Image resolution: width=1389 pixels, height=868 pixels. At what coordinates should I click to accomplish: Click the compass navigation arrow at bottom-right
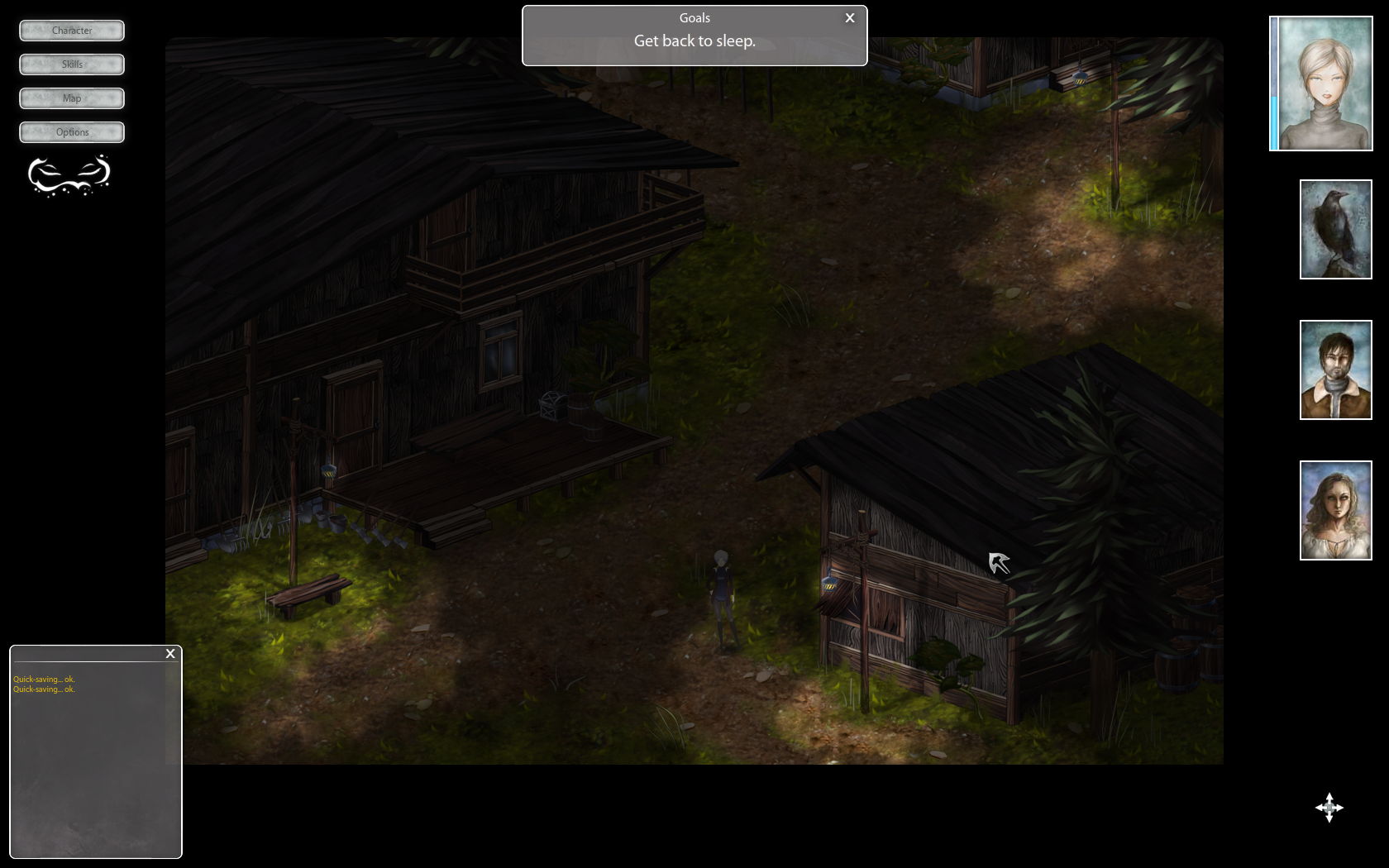click(x=1329, y=808)
